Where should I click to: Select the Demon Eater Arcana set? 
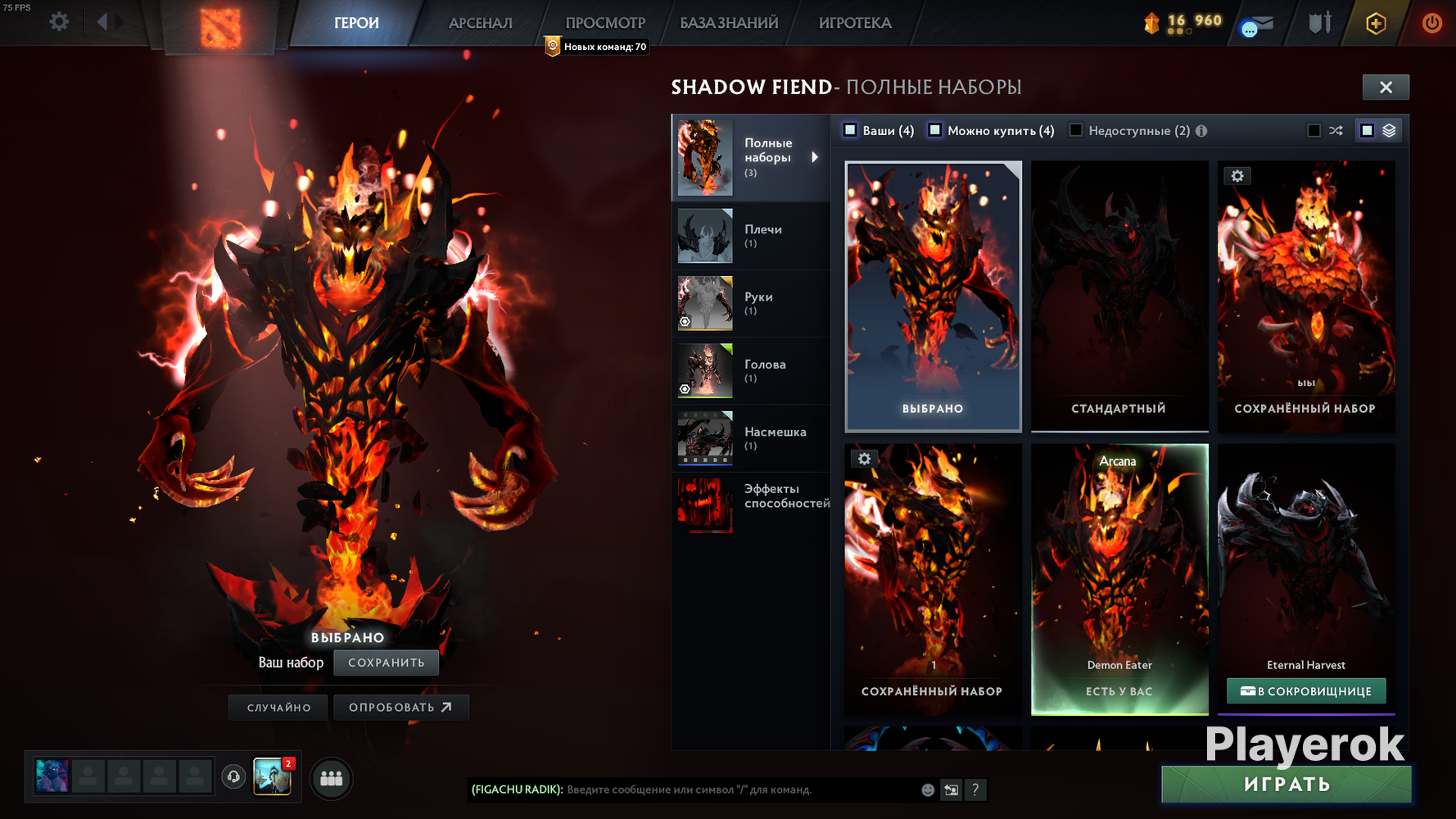1119,578
